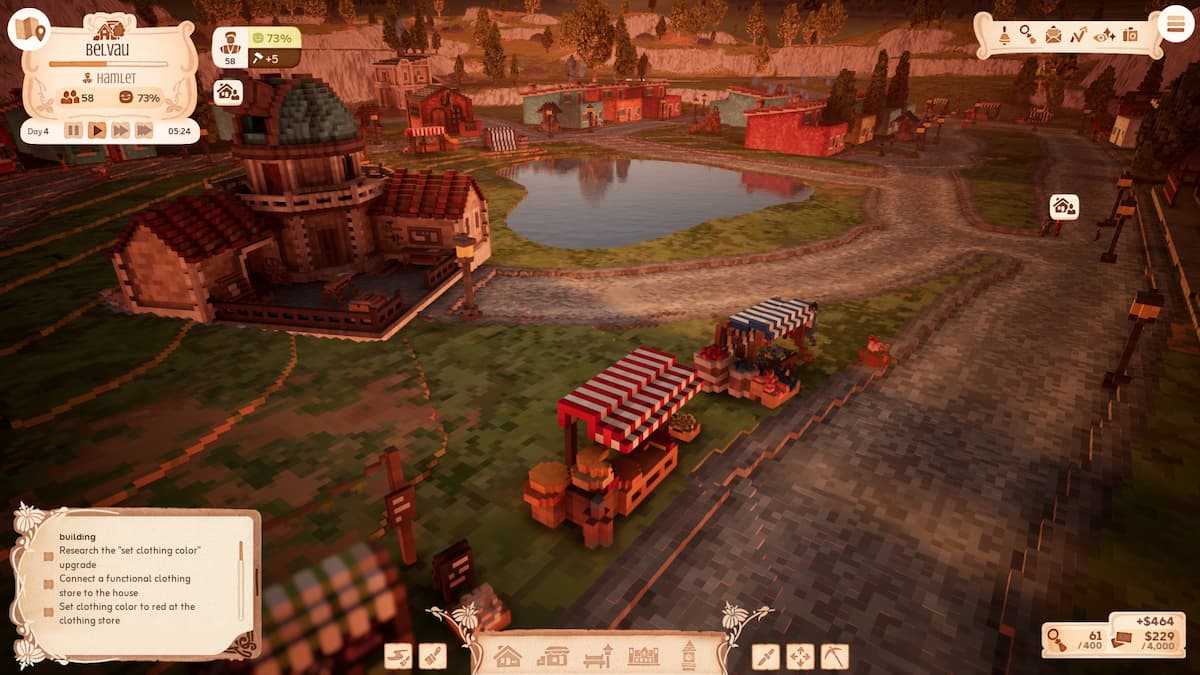
Task: Pause the game time
Action: 73,130
